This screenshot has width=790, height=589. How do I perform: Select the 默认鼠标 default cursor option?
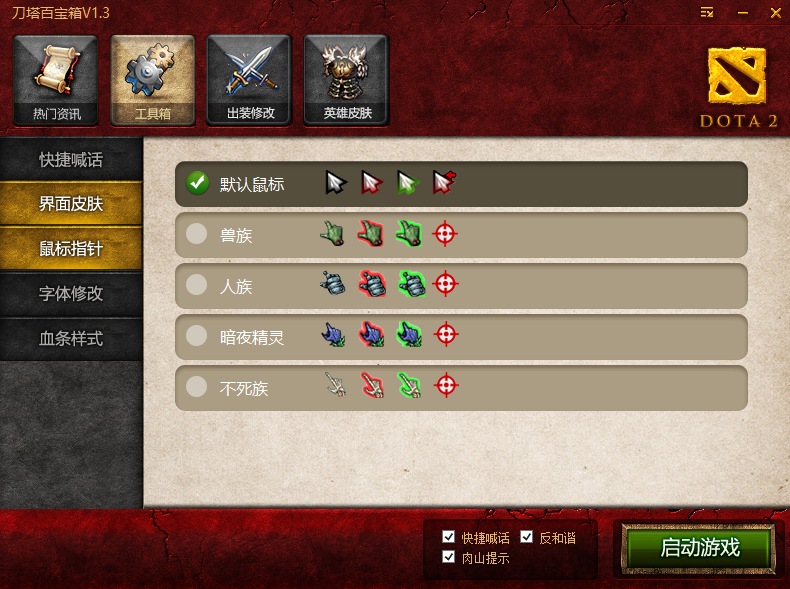click(x=197, y=184)
